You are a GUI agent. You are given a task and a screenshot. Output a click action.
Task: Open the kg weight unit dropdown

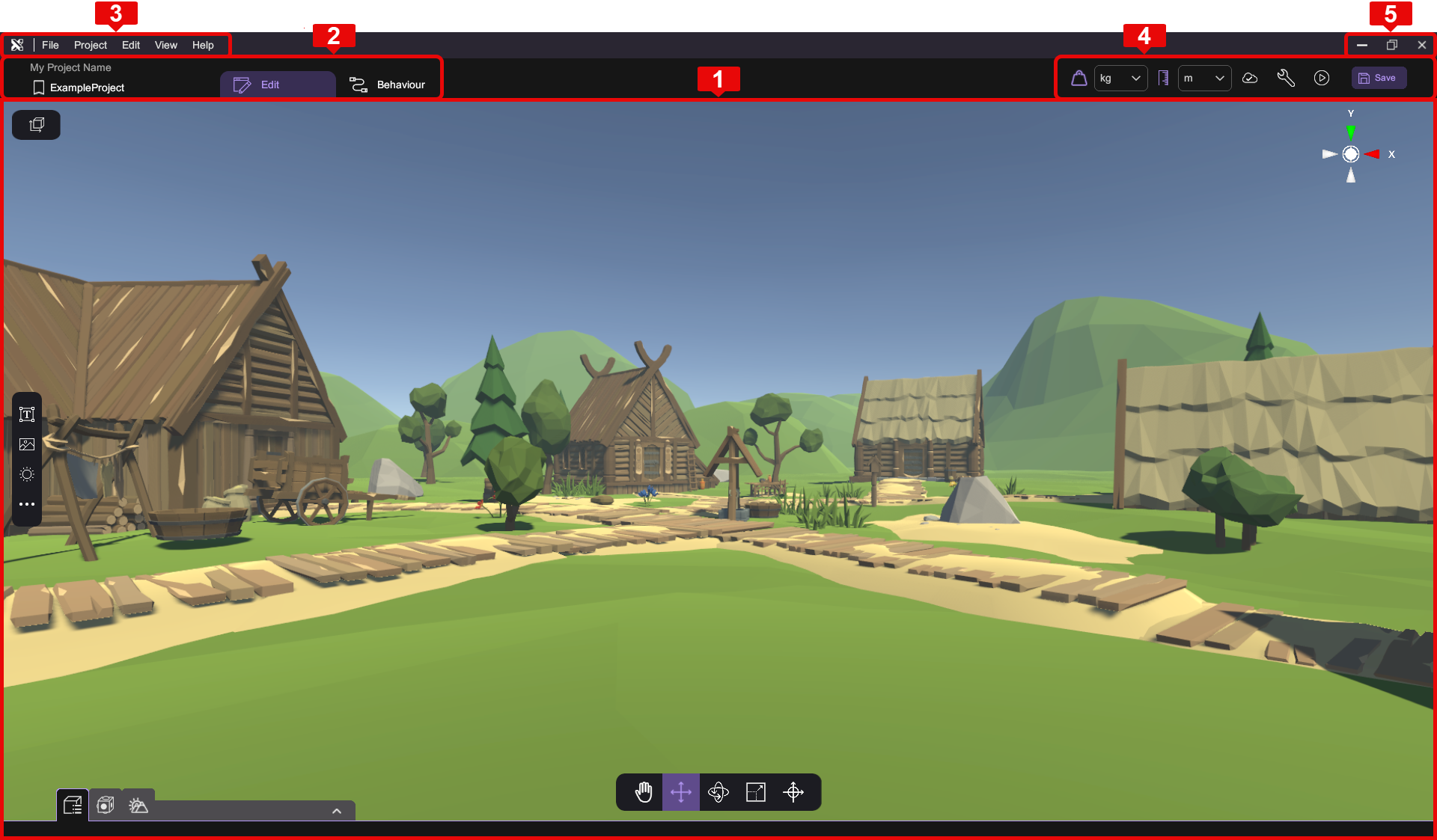[x=1120, y=78]
